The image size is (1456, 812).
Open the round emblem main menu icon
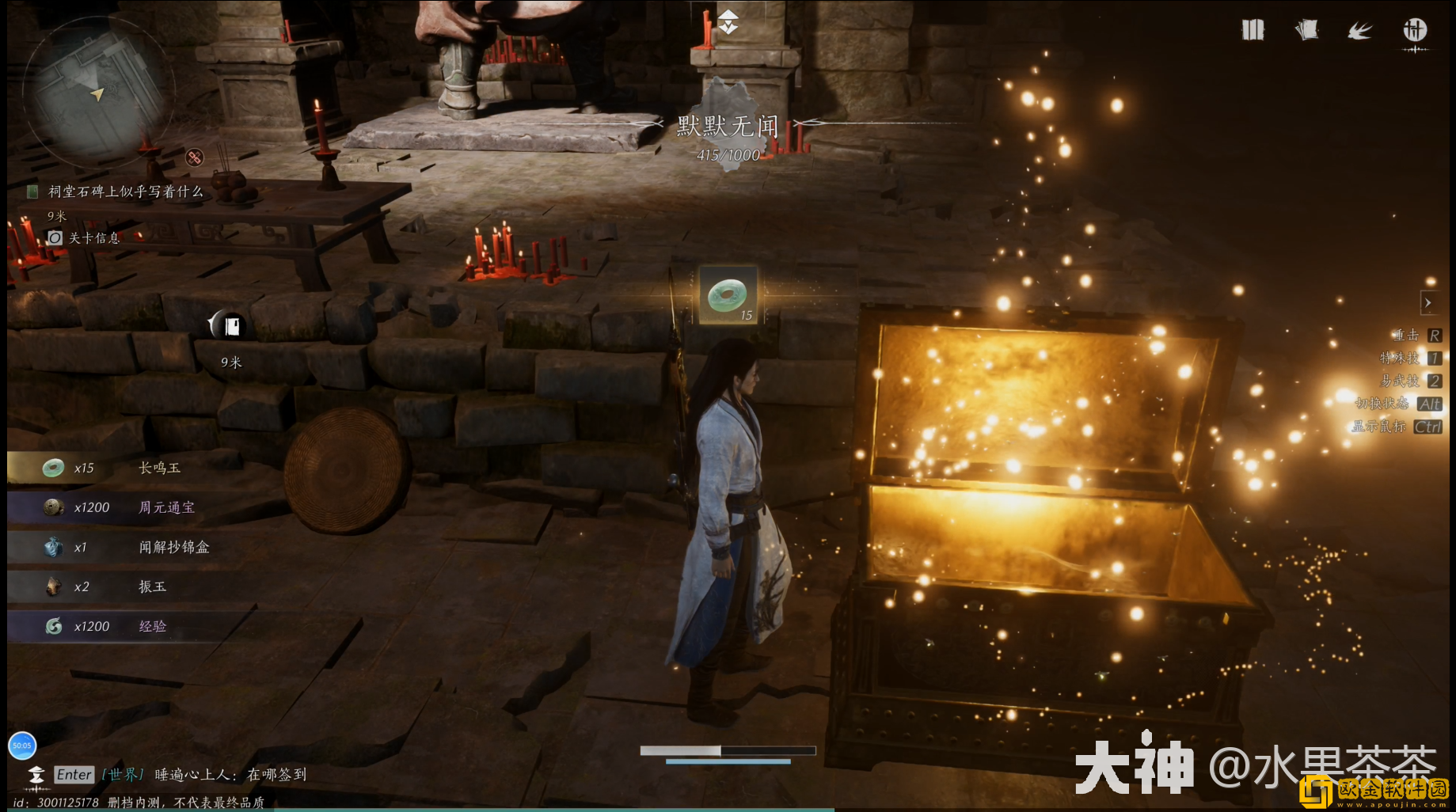click(1415, 31)
